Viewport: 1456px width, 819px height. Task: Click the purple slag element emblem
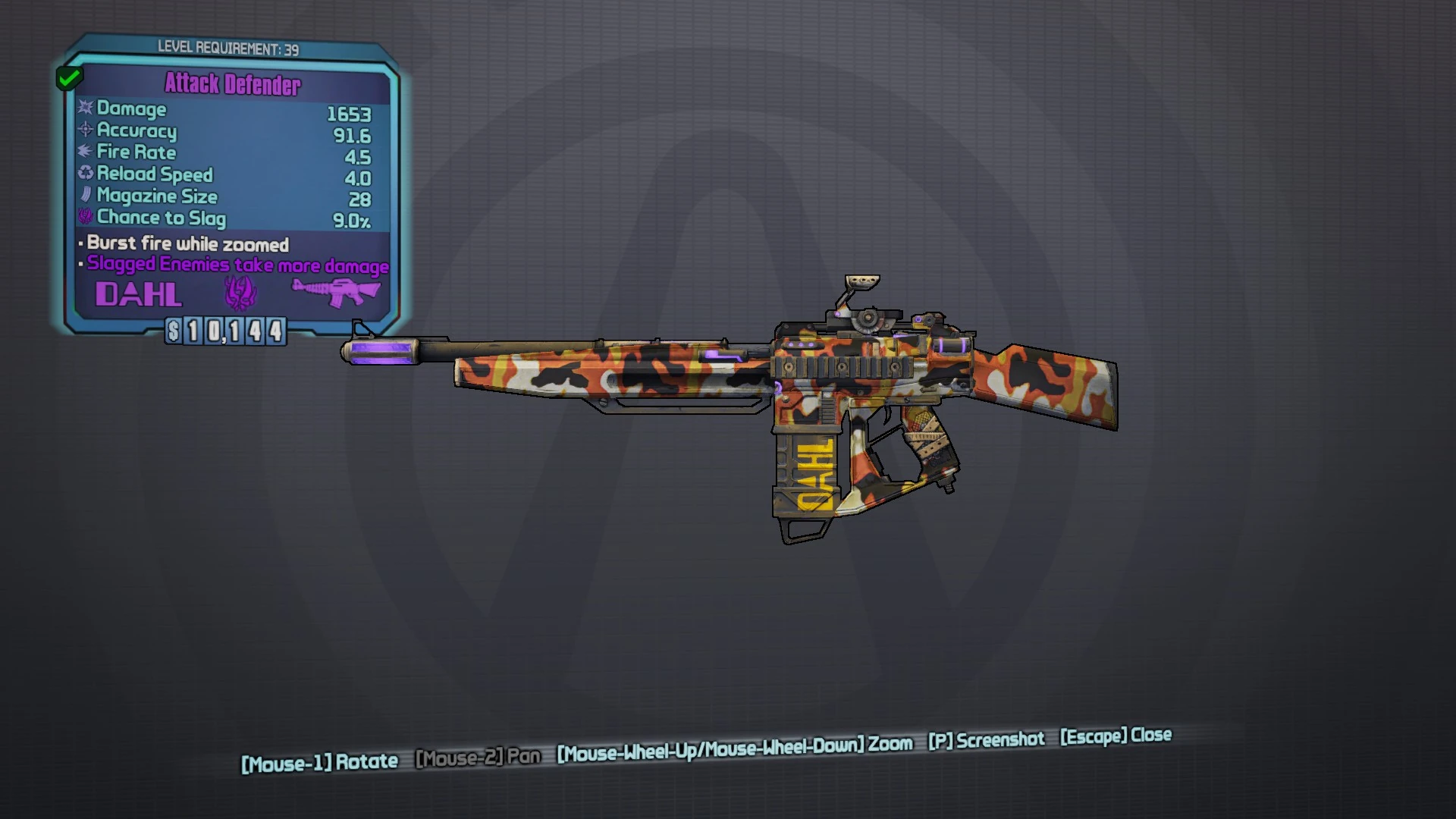pos(239,292)
